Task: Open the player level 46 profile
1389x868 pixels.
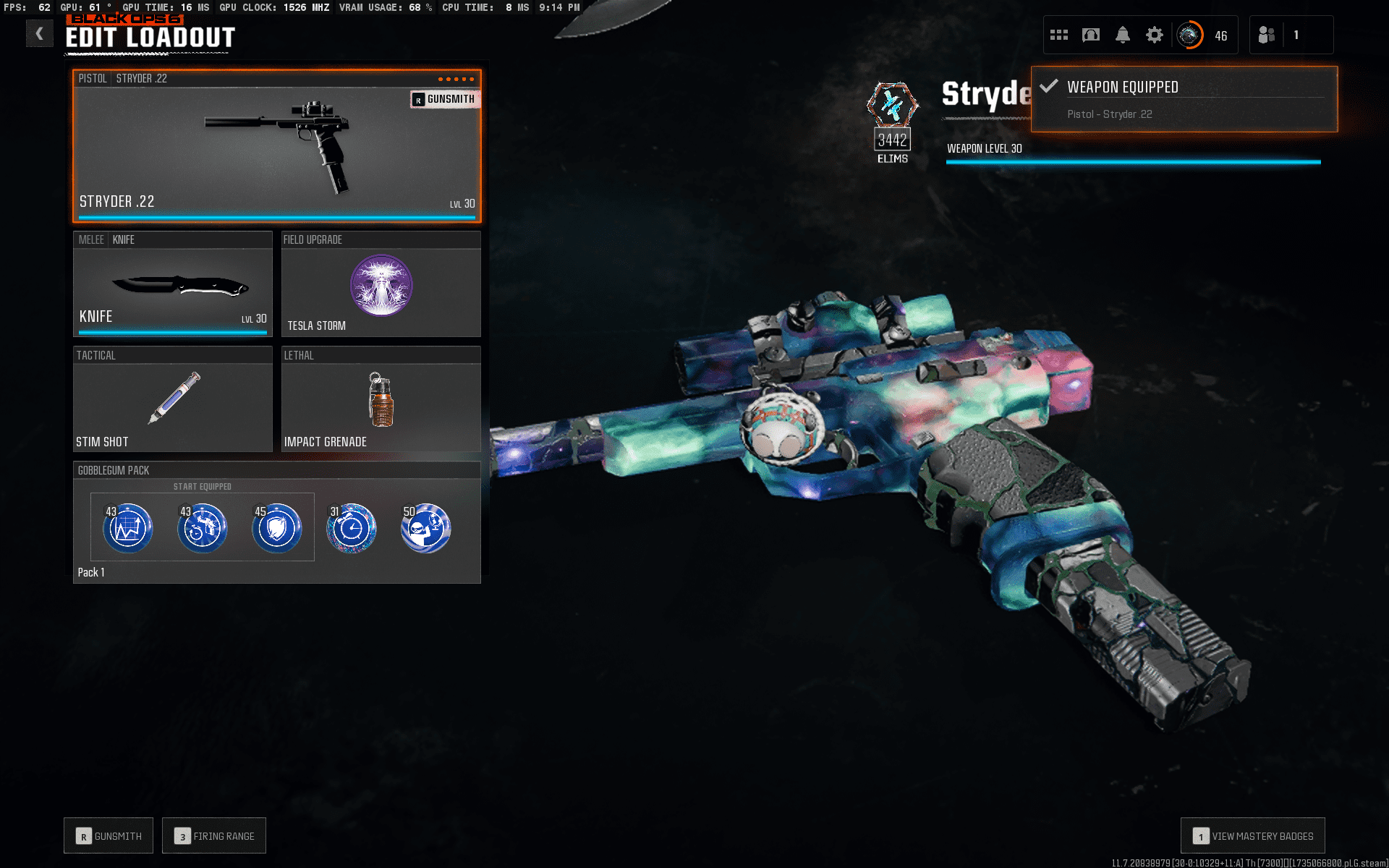Action: tap(1204, 35)
